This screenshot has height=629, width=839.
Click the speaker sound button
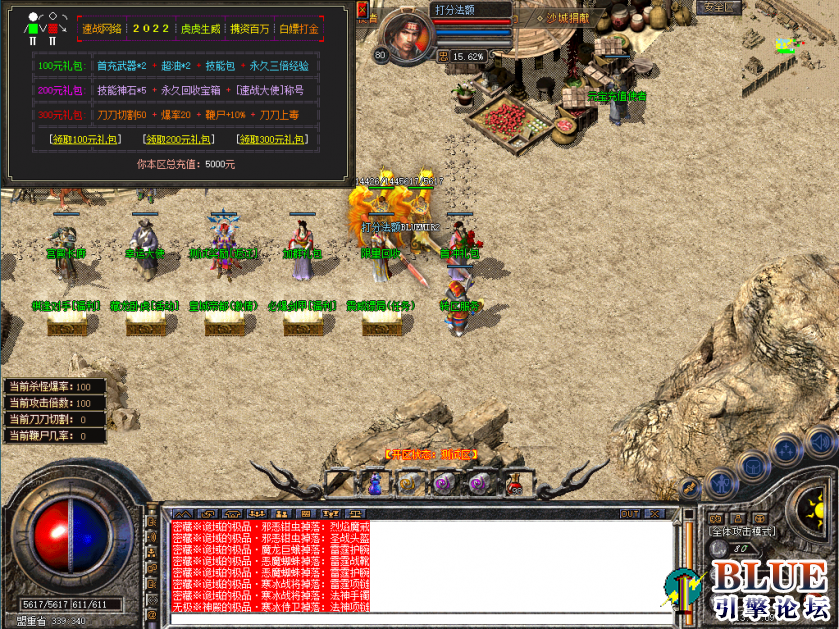(x=821, y=441)
